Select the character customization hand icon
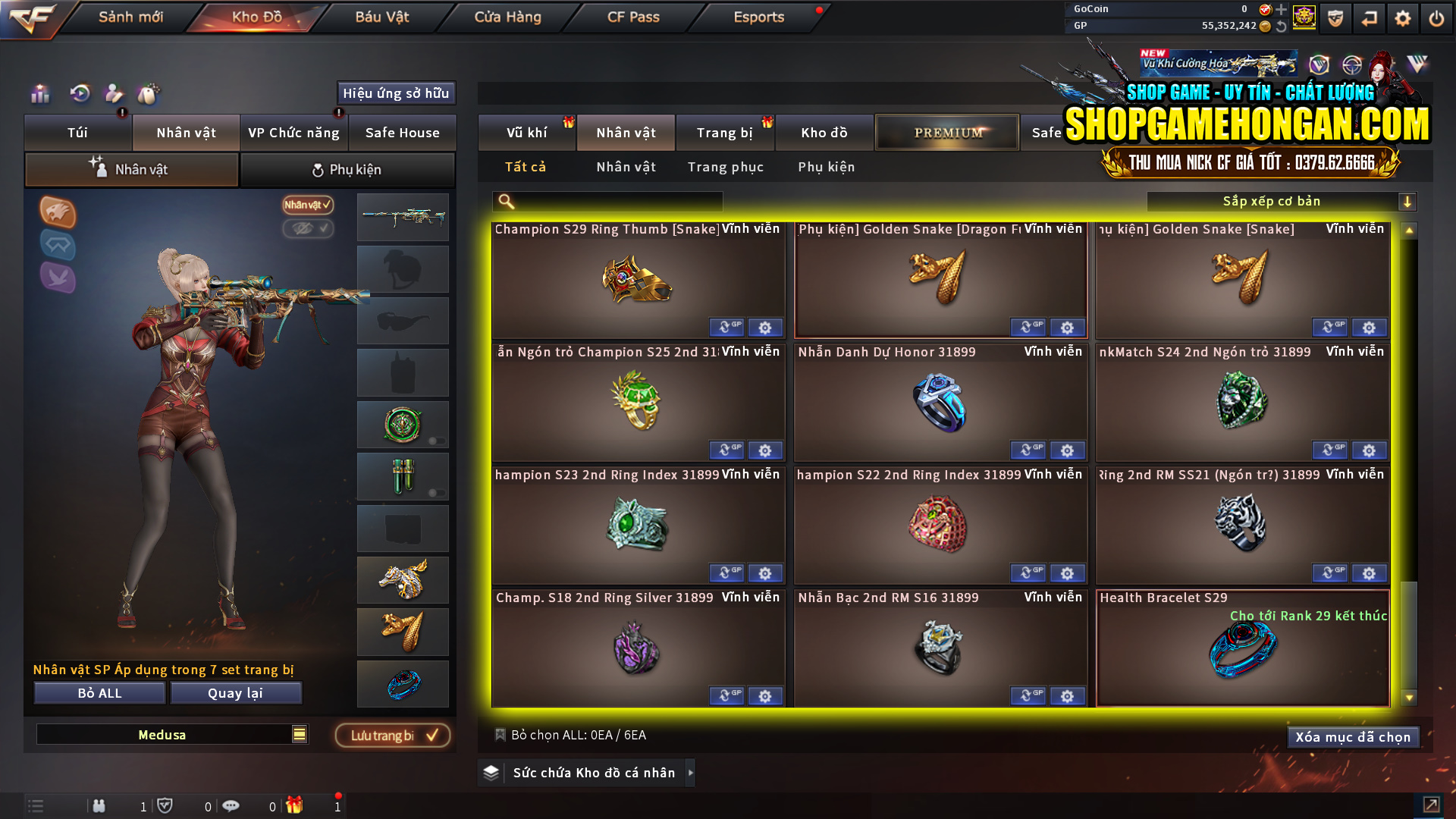Viewport: 1456px width, 819px height. point(113,94)
